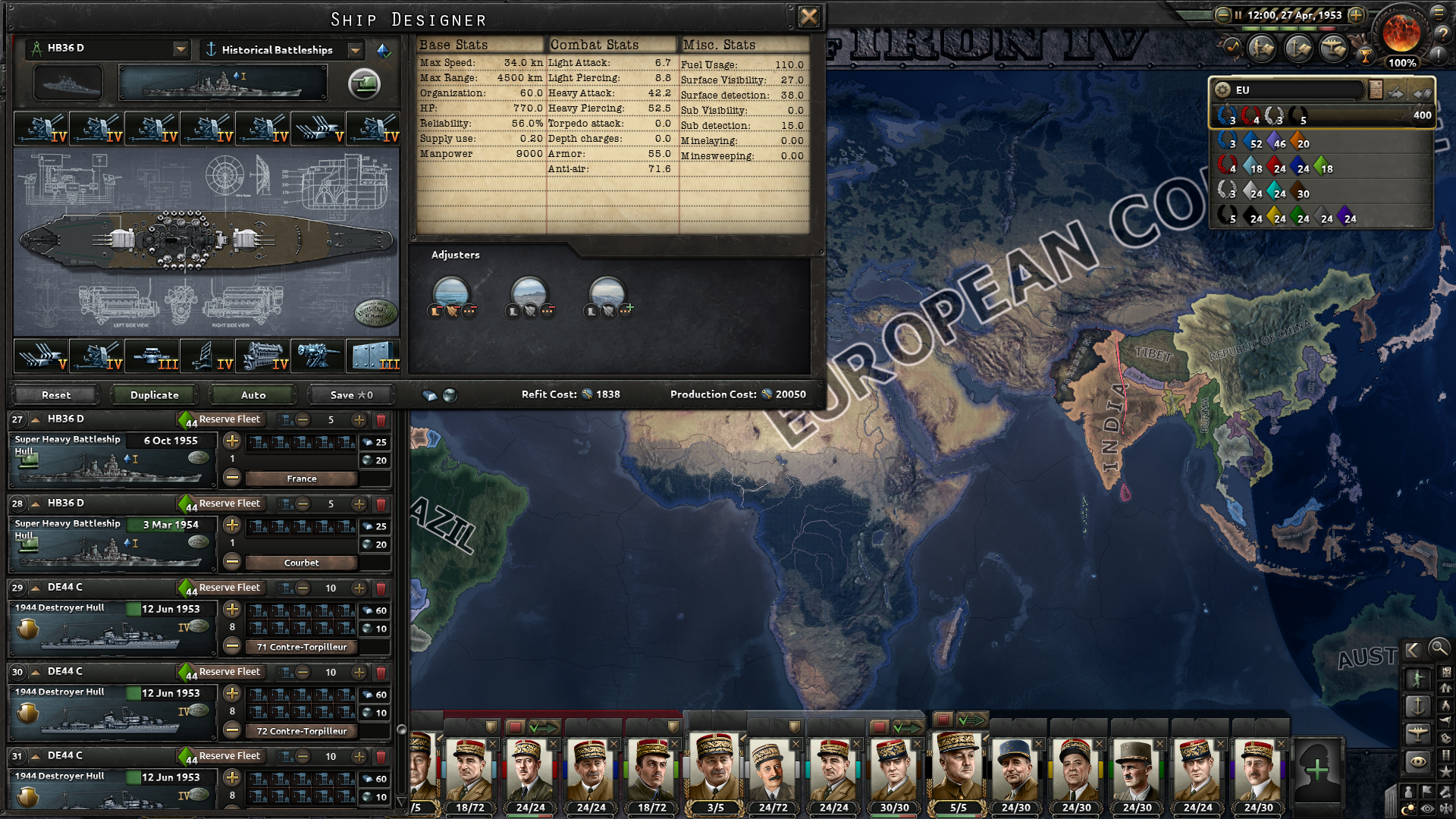
Task: Click the game speed bar to change speed
Action: click(1289, 28)
